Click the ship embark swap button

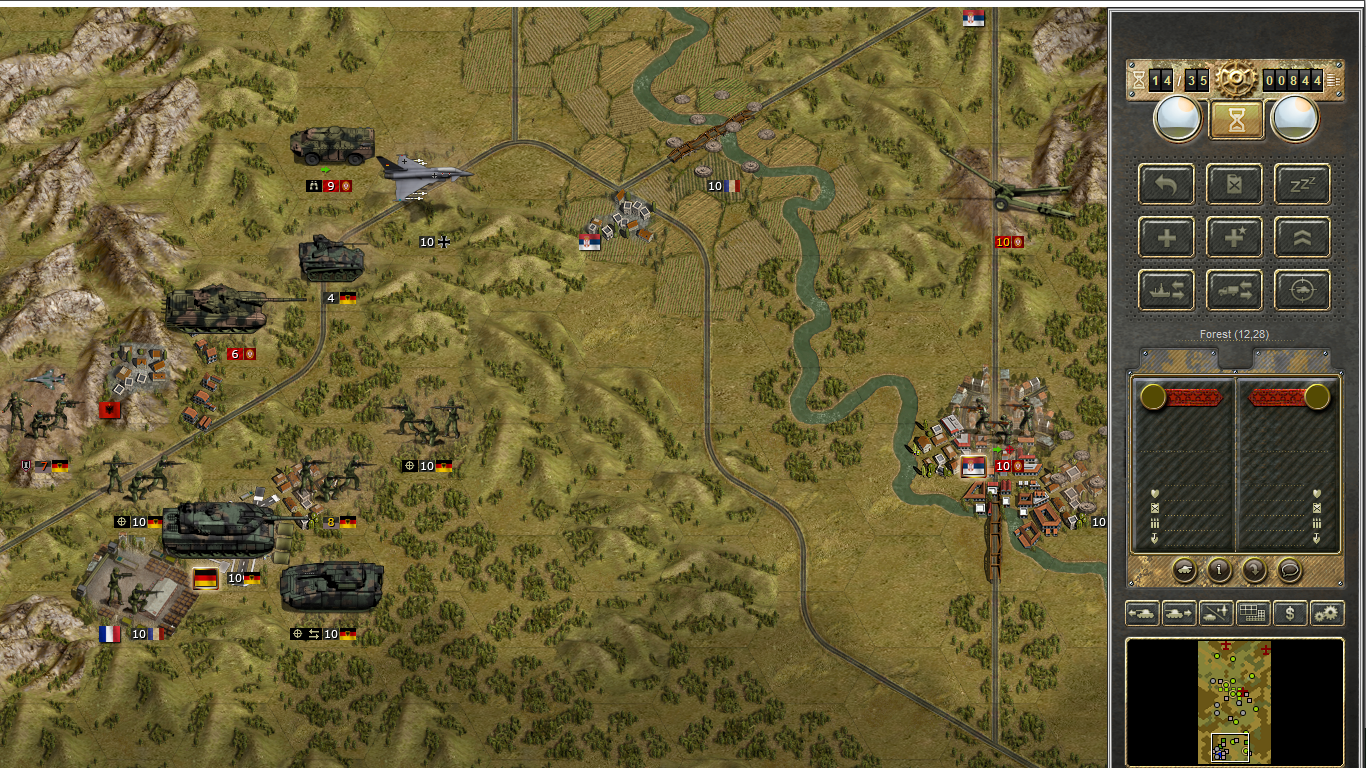(x=1166, y=291)
